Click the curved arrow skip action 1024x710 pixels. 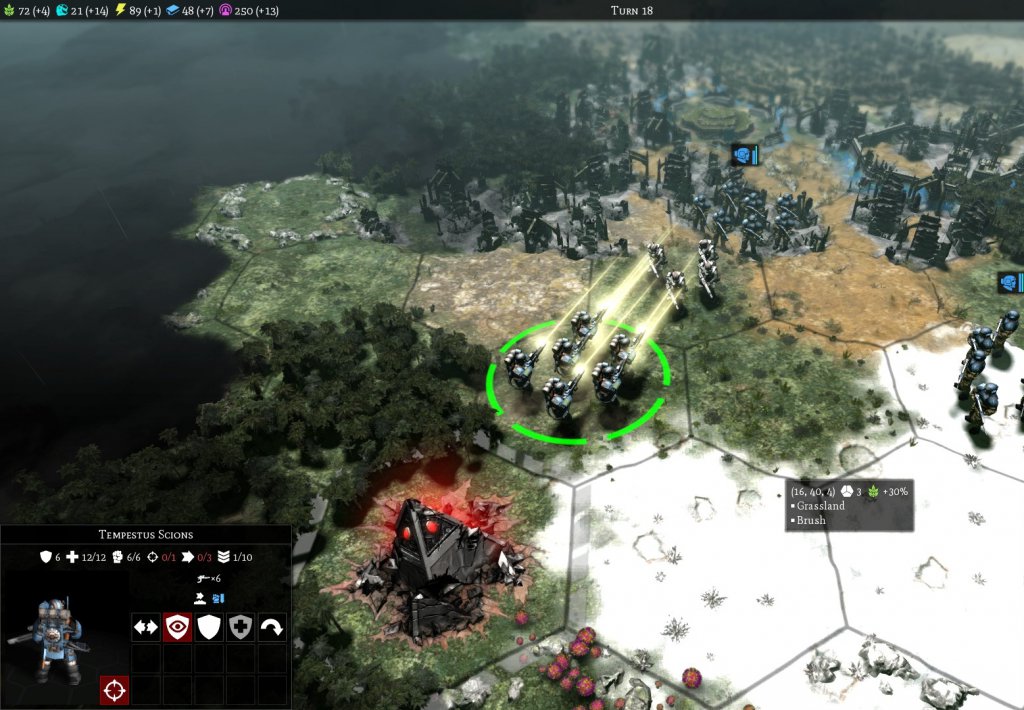pyautogui.click(x=271, y=627)
